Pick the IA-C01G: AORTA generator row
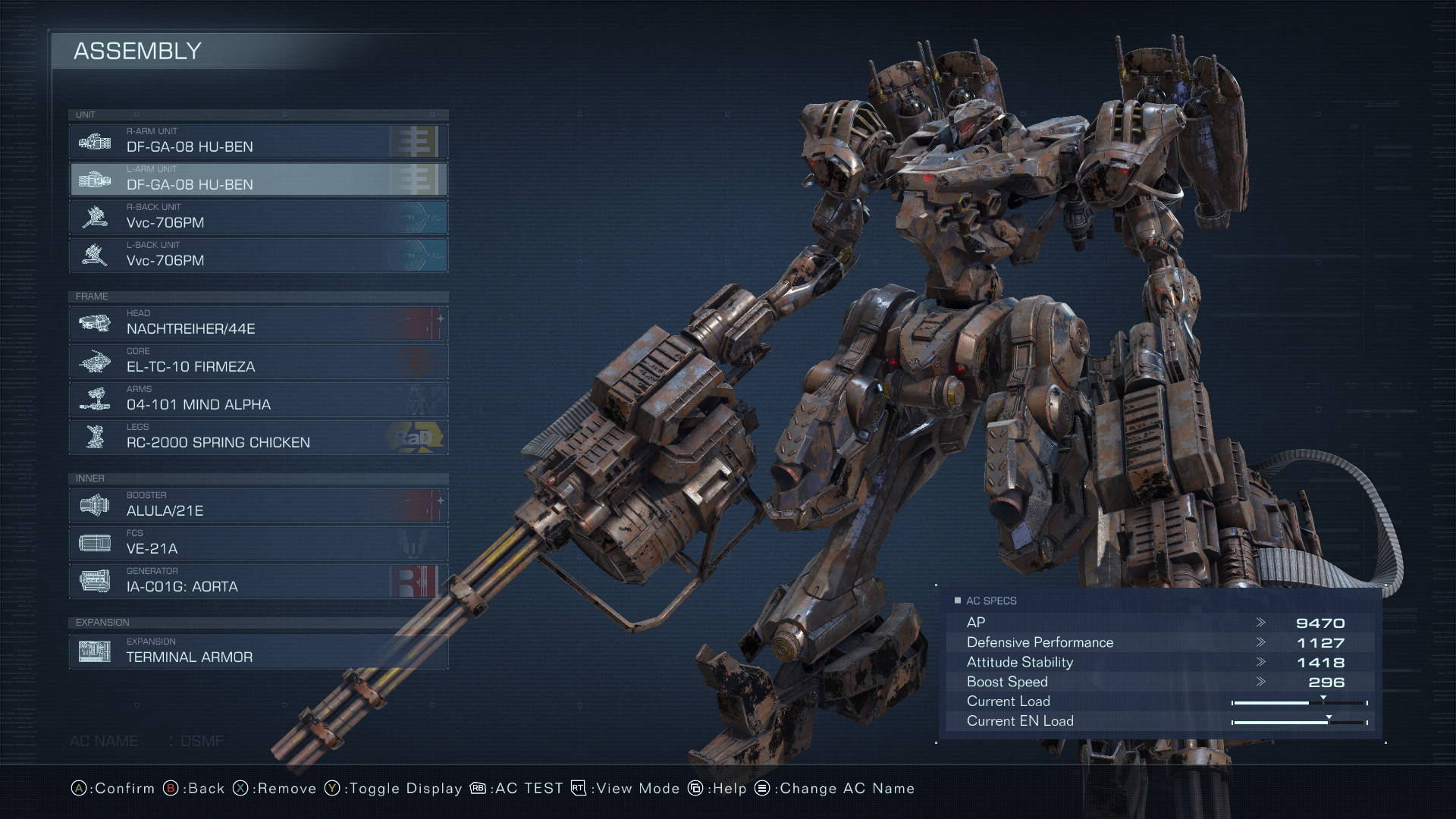The width and height of the screenshot is (1456, 819). click(258, 582)
